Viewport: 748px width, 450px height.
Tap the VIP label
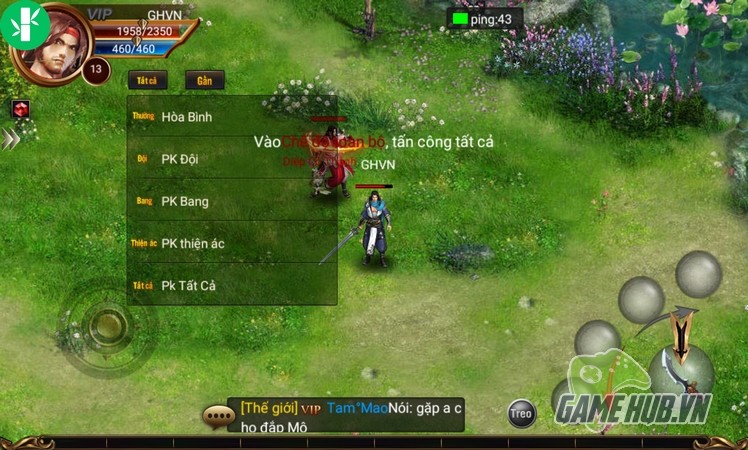(99, 13)
